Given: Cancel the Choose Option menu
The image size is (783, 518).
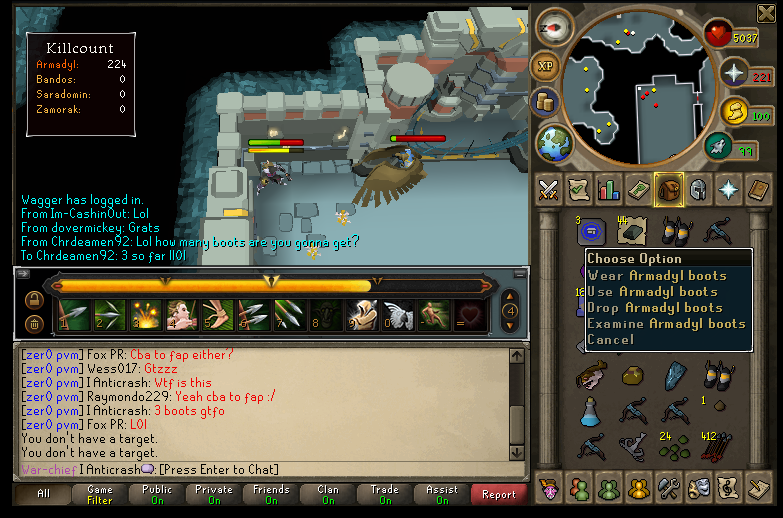Looking at the screenshot, I should pyautogui.click(x=610, y=339).
